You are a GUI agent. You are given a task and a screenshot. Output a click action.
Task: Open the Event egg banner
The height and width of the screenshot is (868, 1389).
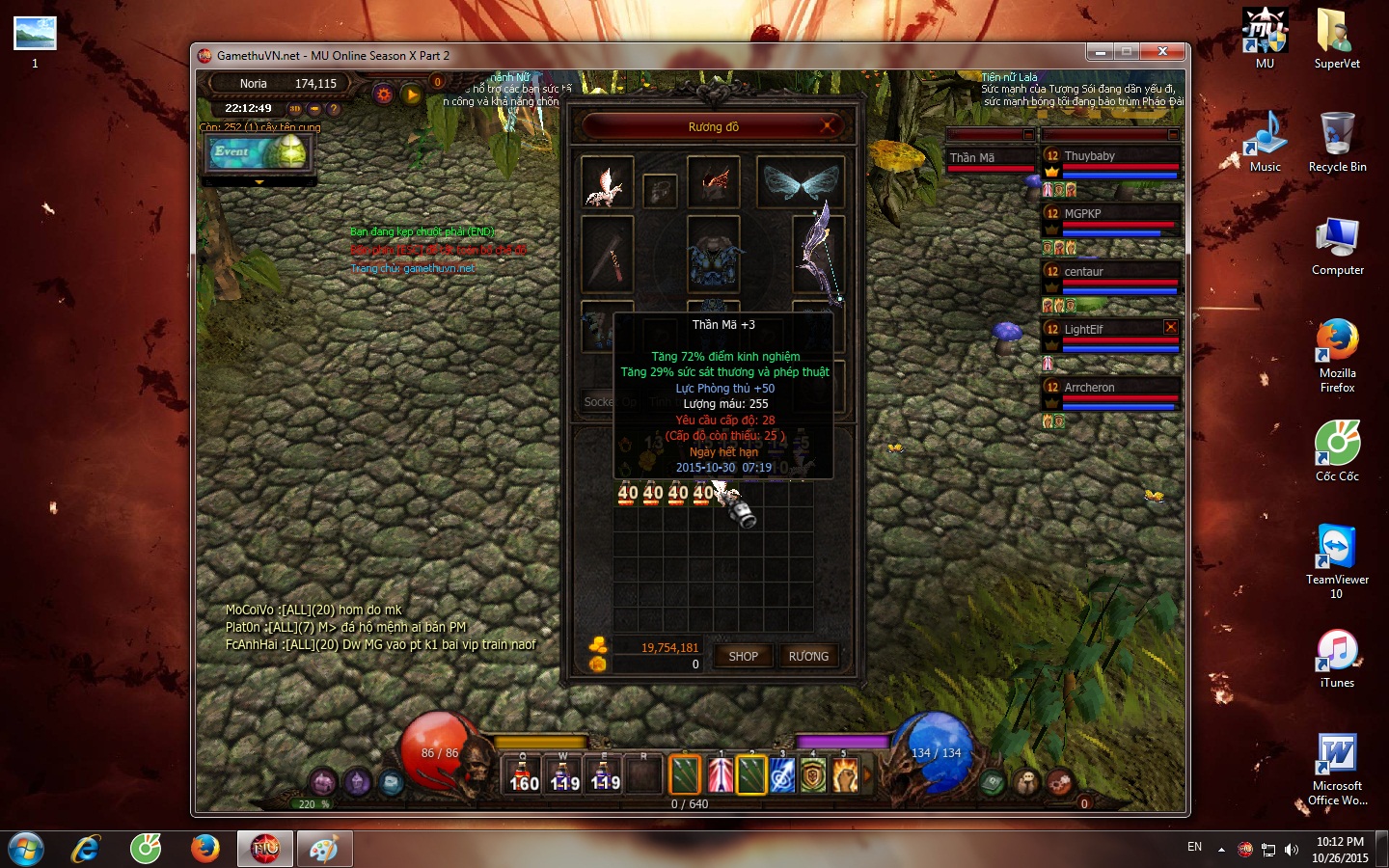point(259,152)
